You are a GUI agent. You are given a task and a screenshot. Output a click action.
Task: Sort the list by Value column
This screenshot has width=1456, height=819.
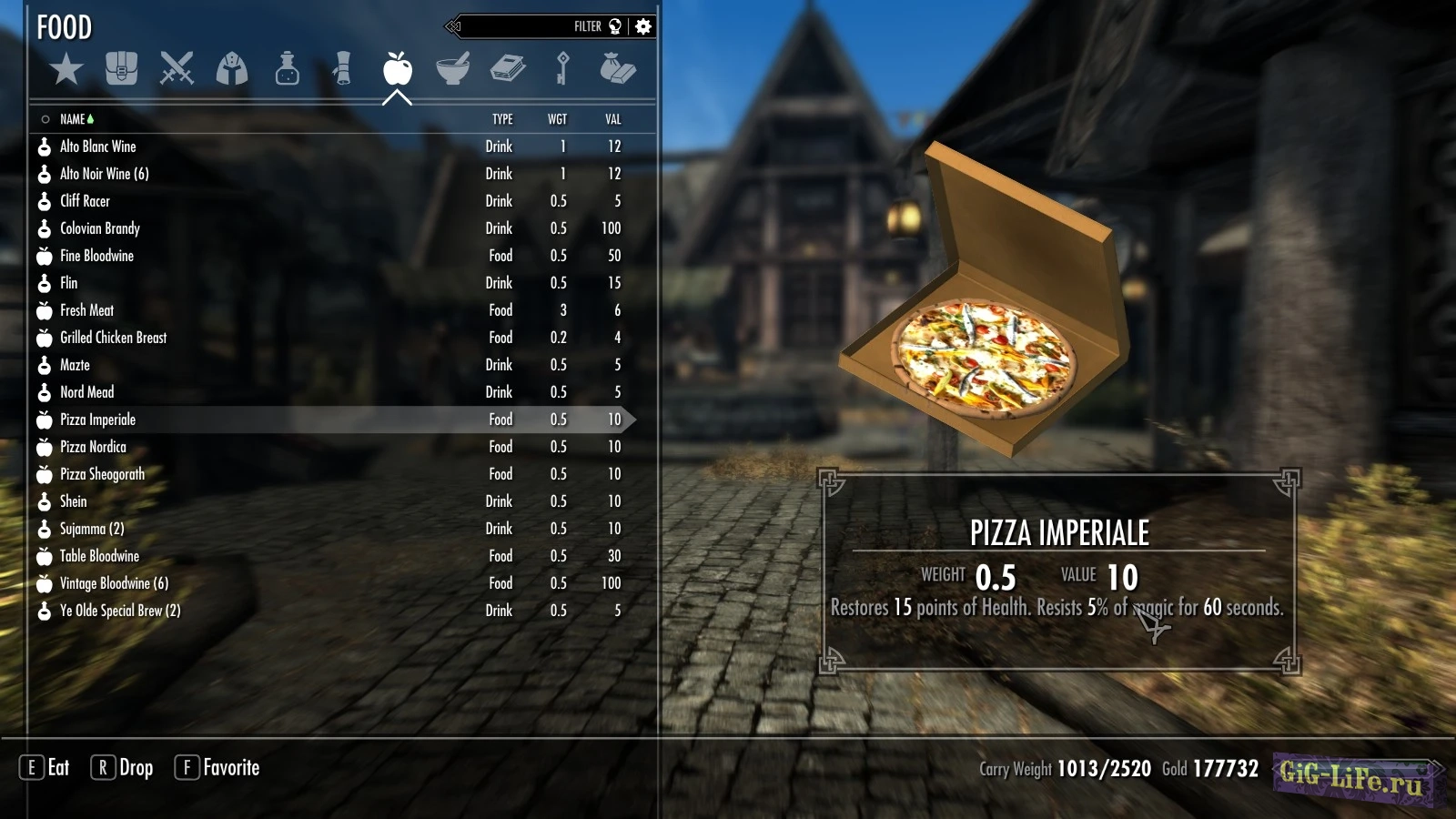coord(612,119)
